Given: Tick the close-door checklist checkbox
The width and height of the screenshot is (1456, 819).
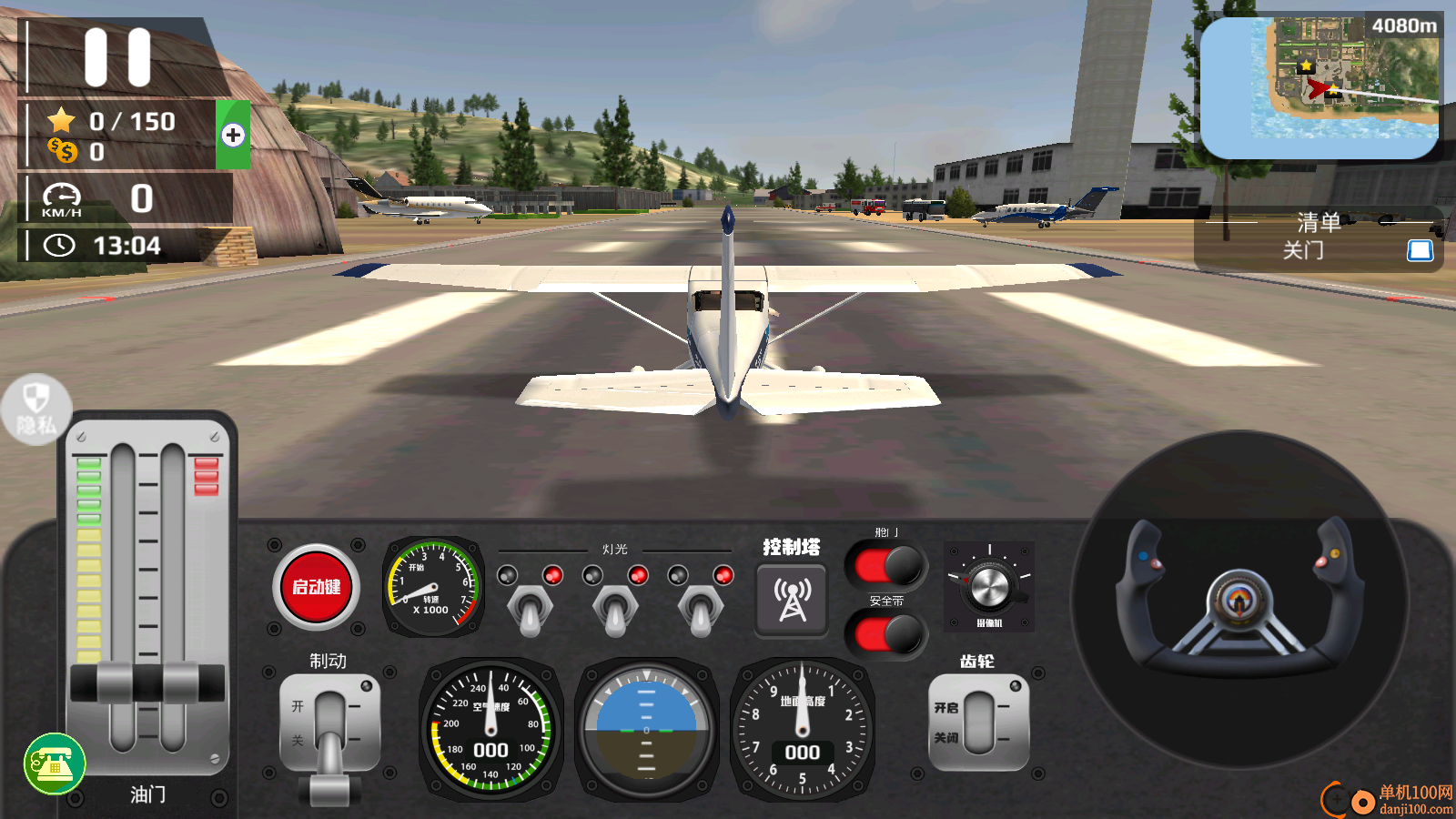Looking at the screenshot, I should [1420, 250].
